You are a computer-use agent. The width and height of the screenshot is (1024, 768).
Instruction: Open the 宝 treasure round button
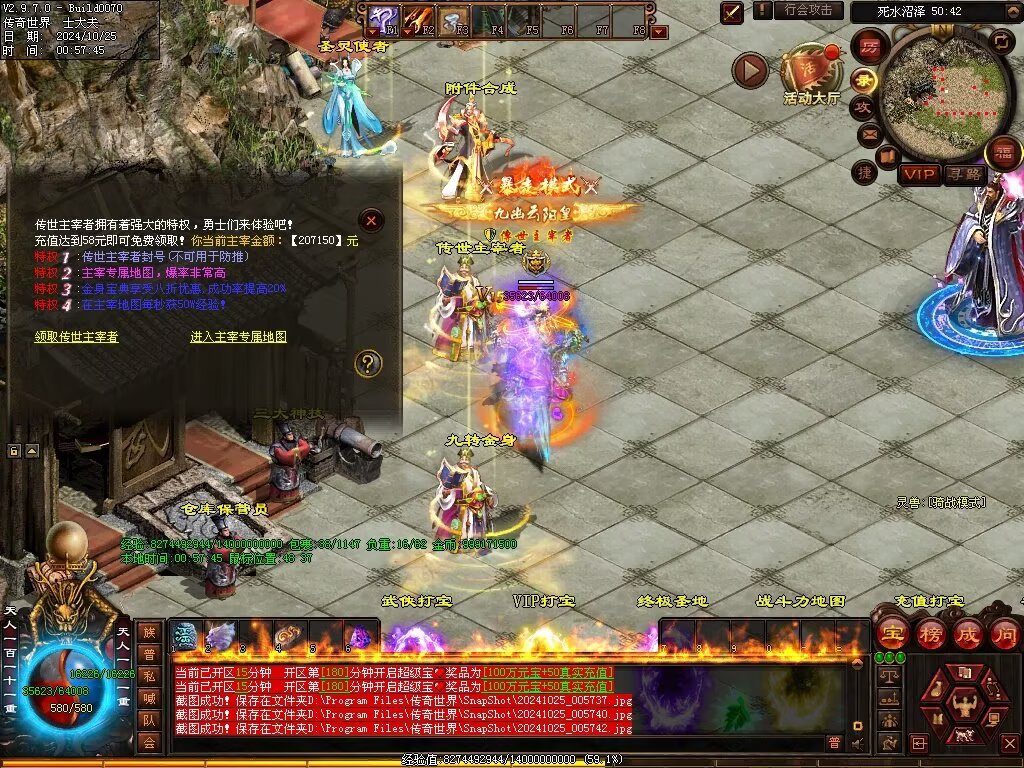coord(891,633)
